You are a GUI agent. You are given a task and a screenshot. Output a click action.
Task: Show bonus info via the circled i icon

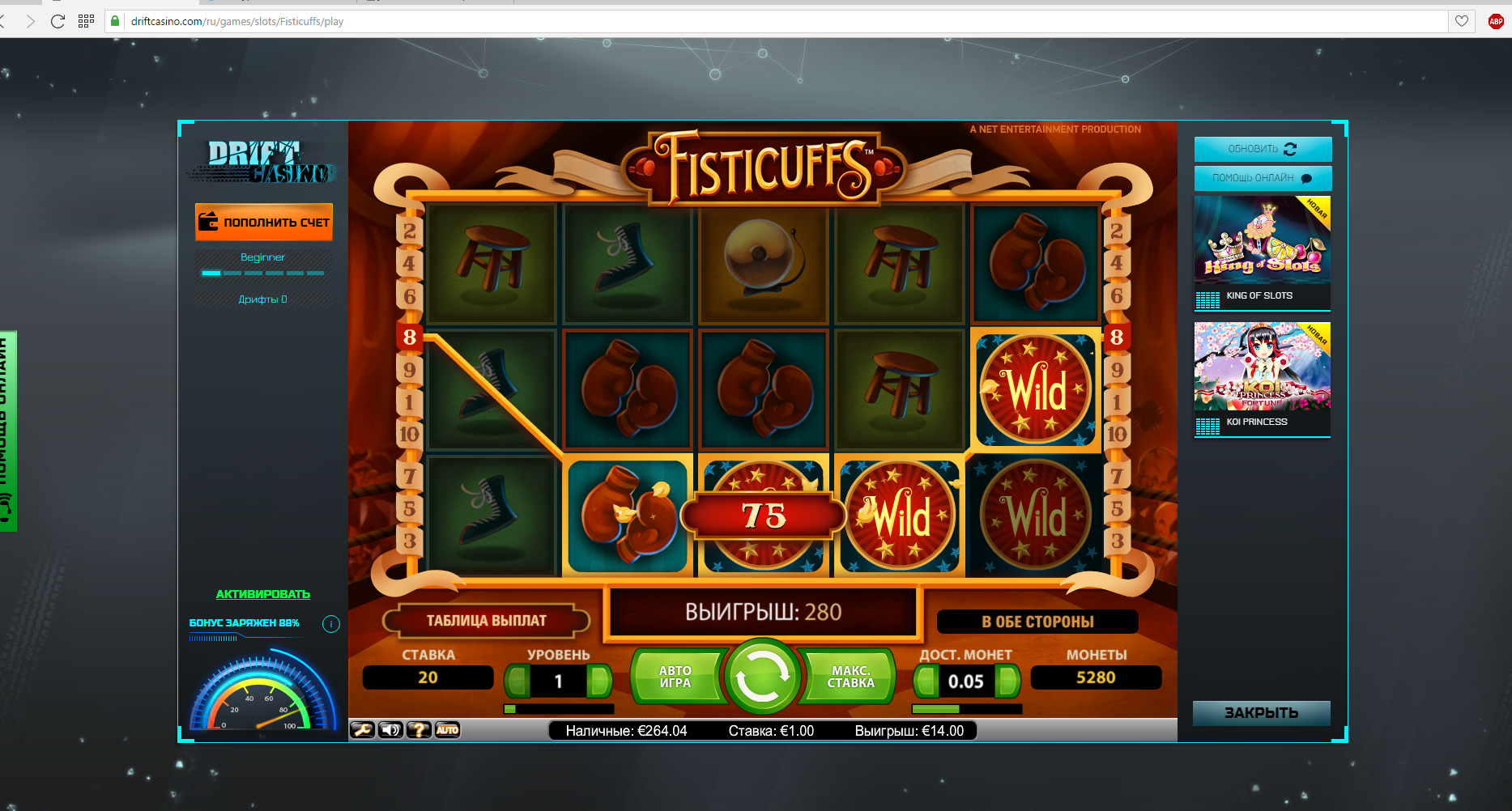(330, 624)
